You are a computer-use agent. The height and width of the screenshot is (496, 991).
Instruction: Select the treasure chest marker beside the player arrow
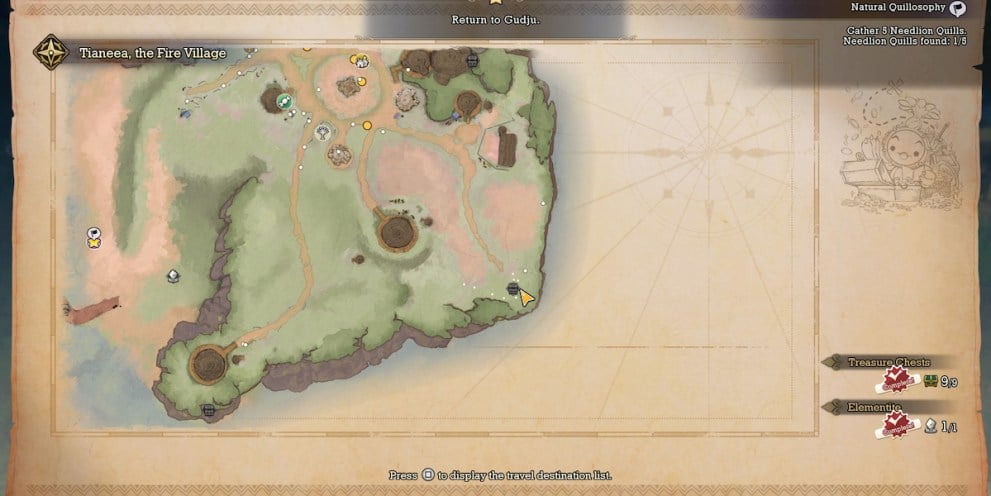[x=513, y=289]
